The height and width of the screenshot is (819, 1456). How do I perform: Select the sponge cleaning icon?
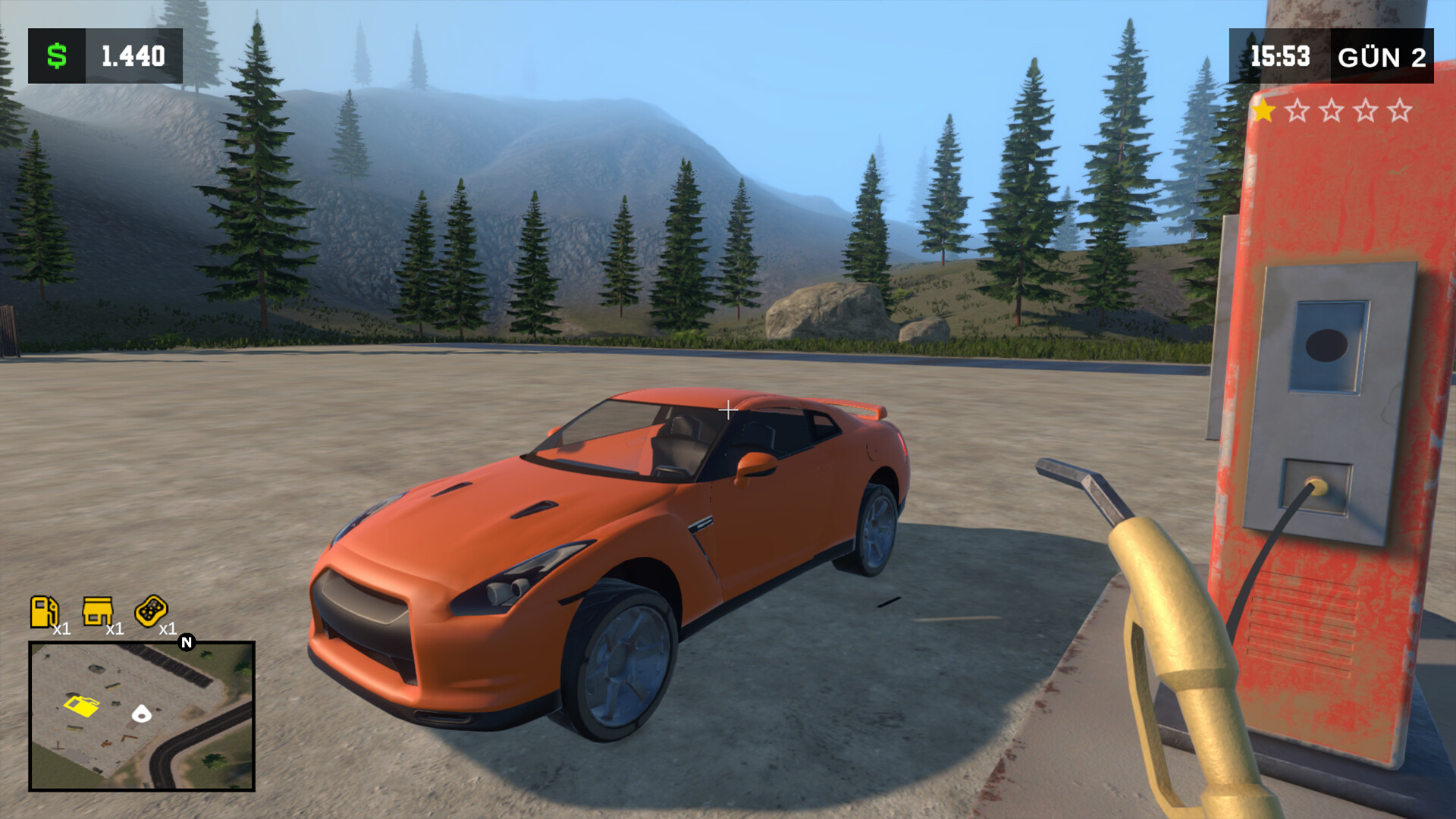click(151, 610)
